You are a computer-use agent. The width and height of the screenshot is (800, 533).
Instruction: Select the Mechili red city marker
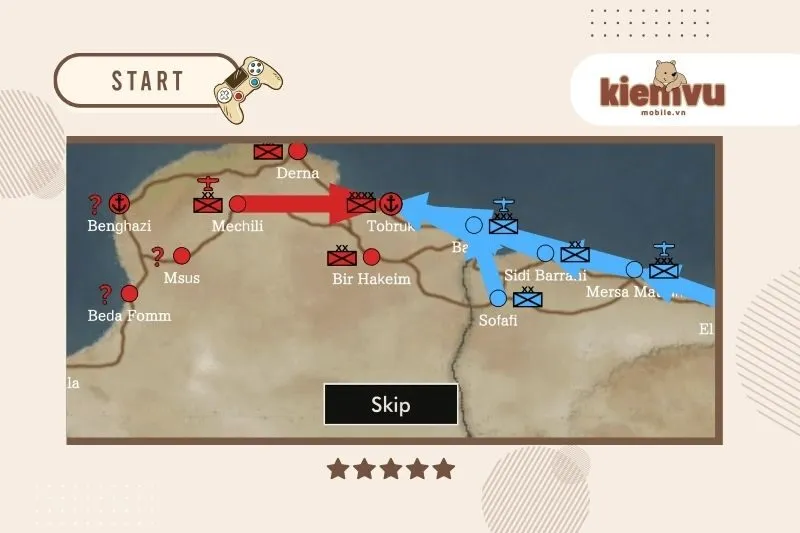pos(237,203)
